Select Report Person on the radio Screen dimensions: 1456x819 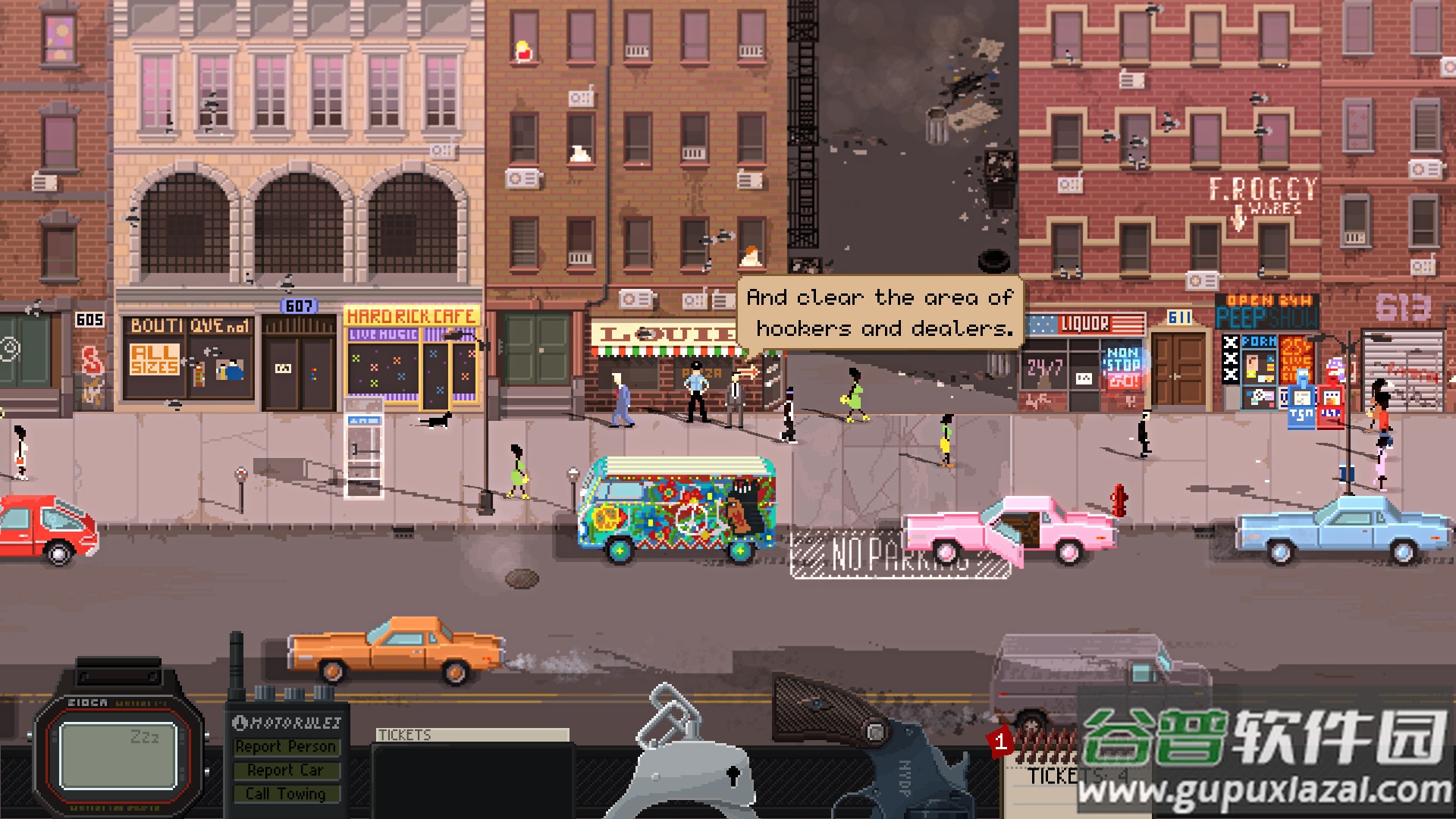pos(285,747)
